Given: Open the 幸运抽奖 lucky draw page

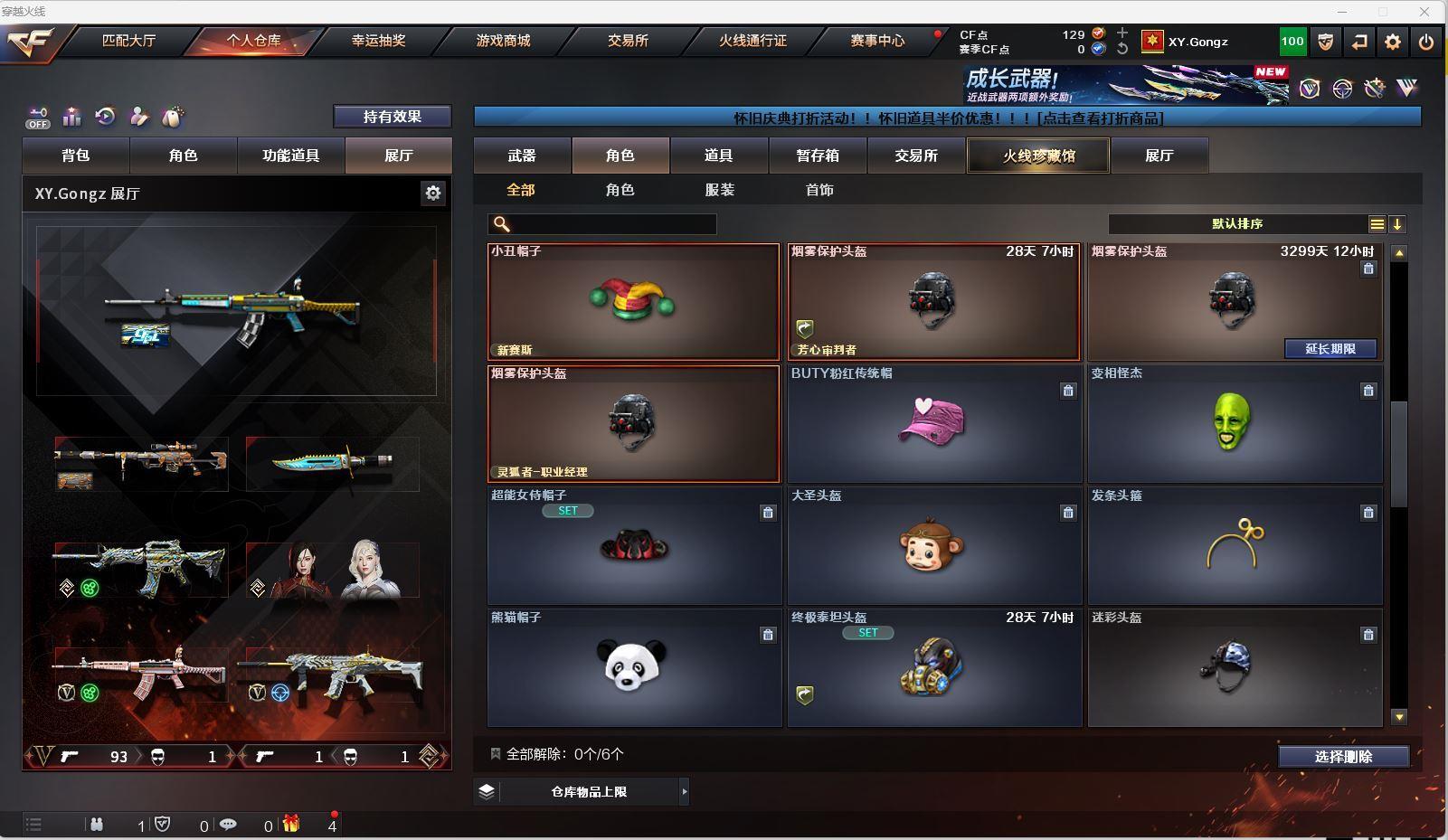Looking at the screenshot, I should point(378,41).
